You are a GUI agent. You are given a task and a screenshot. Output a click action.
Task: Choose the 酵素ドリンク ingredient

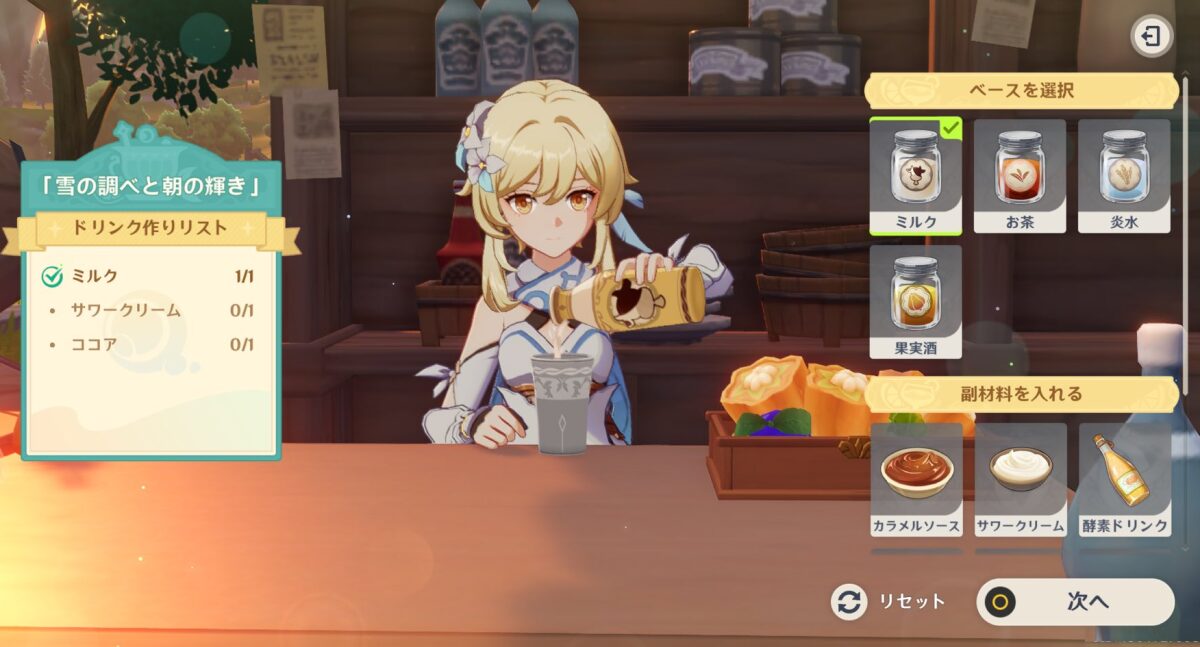point(1124,478)
